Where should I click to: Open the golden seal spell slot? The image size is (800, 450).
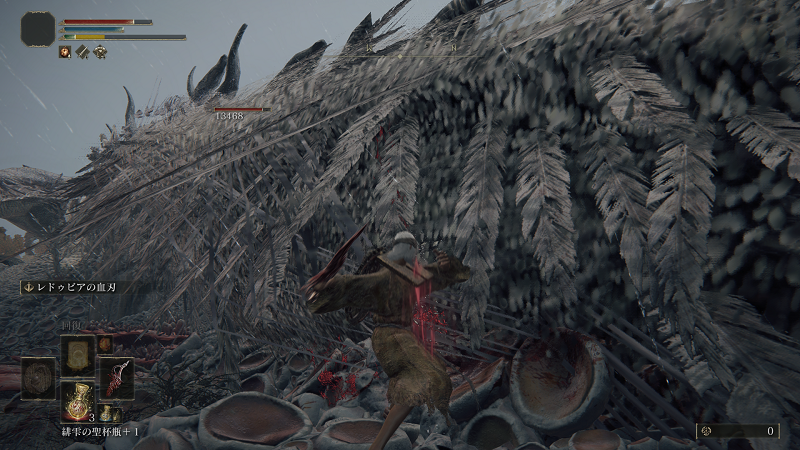[x=77, y=355]
